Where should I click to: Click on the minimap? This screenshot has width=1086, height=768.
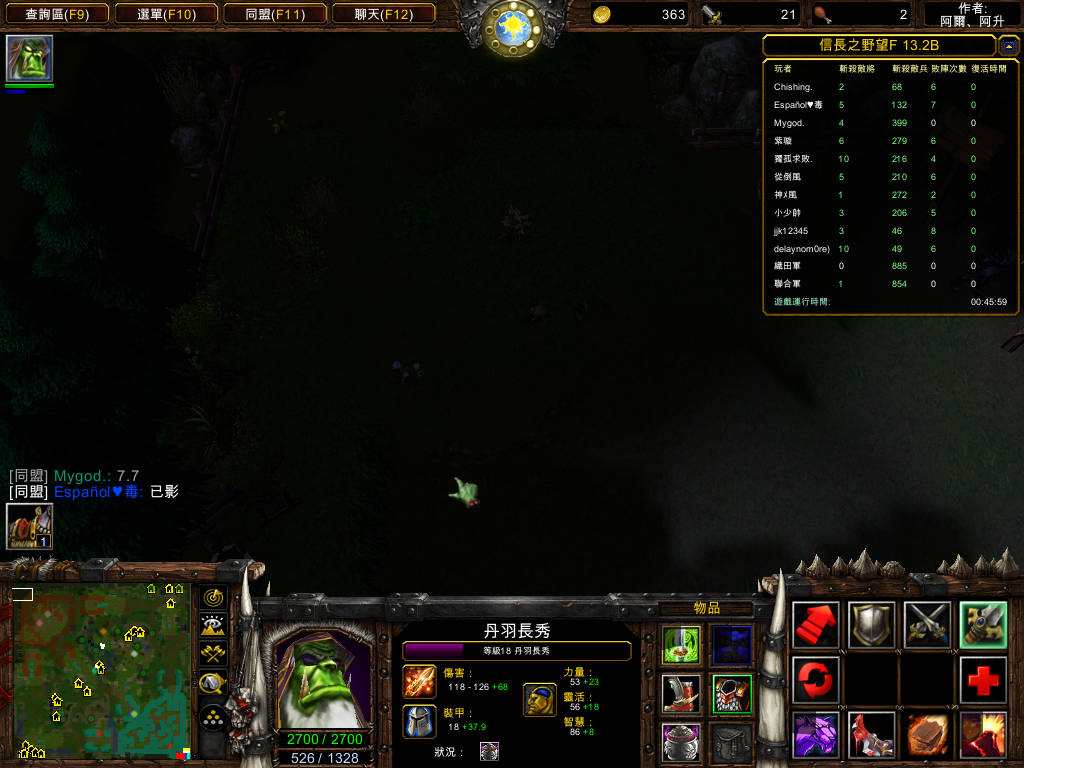[101, 672]
